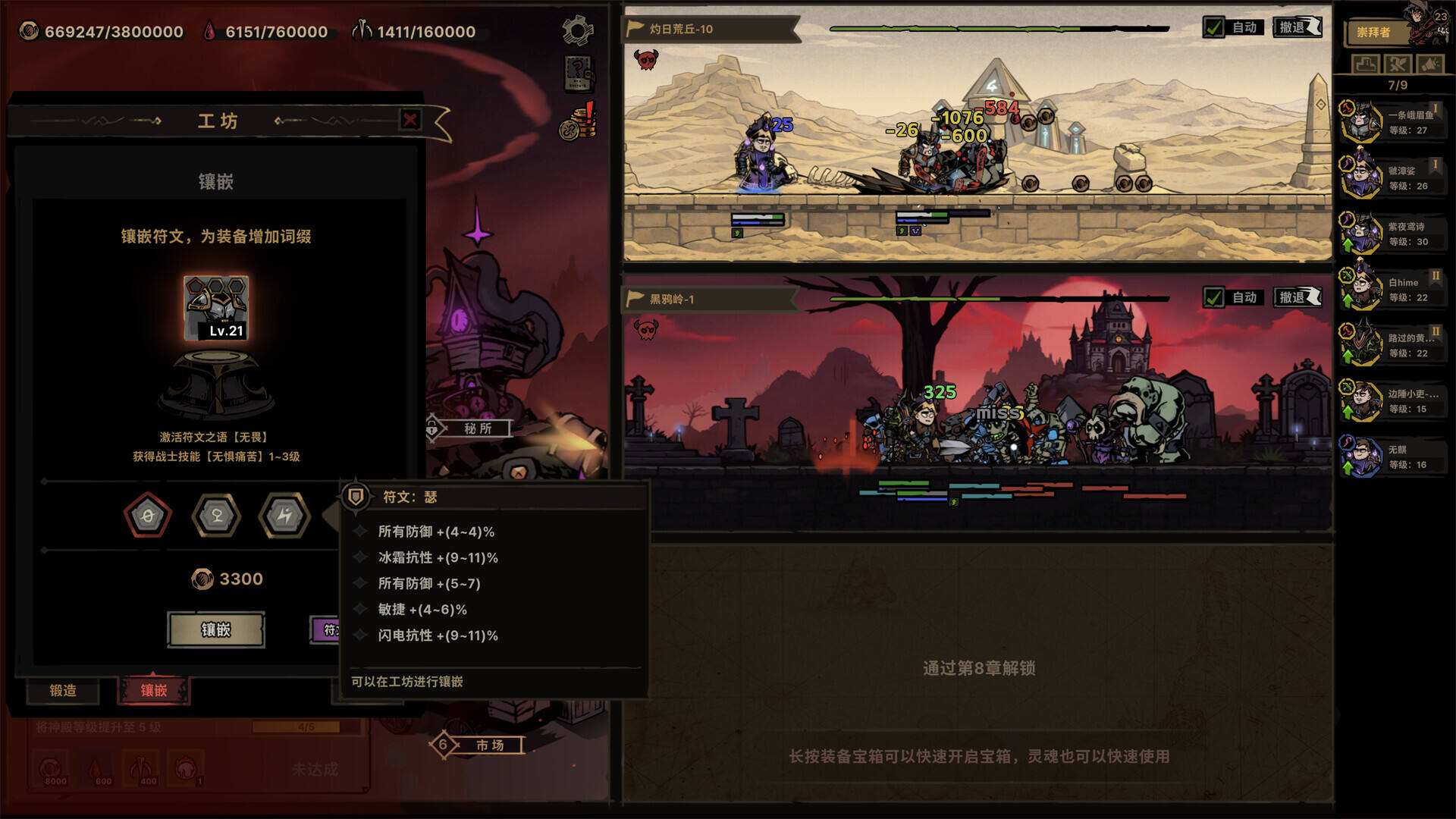Retreat from the 黑鸦岭-1 battle
The width and height of the screenshot is (1456, 819).
coord(1298,297)
